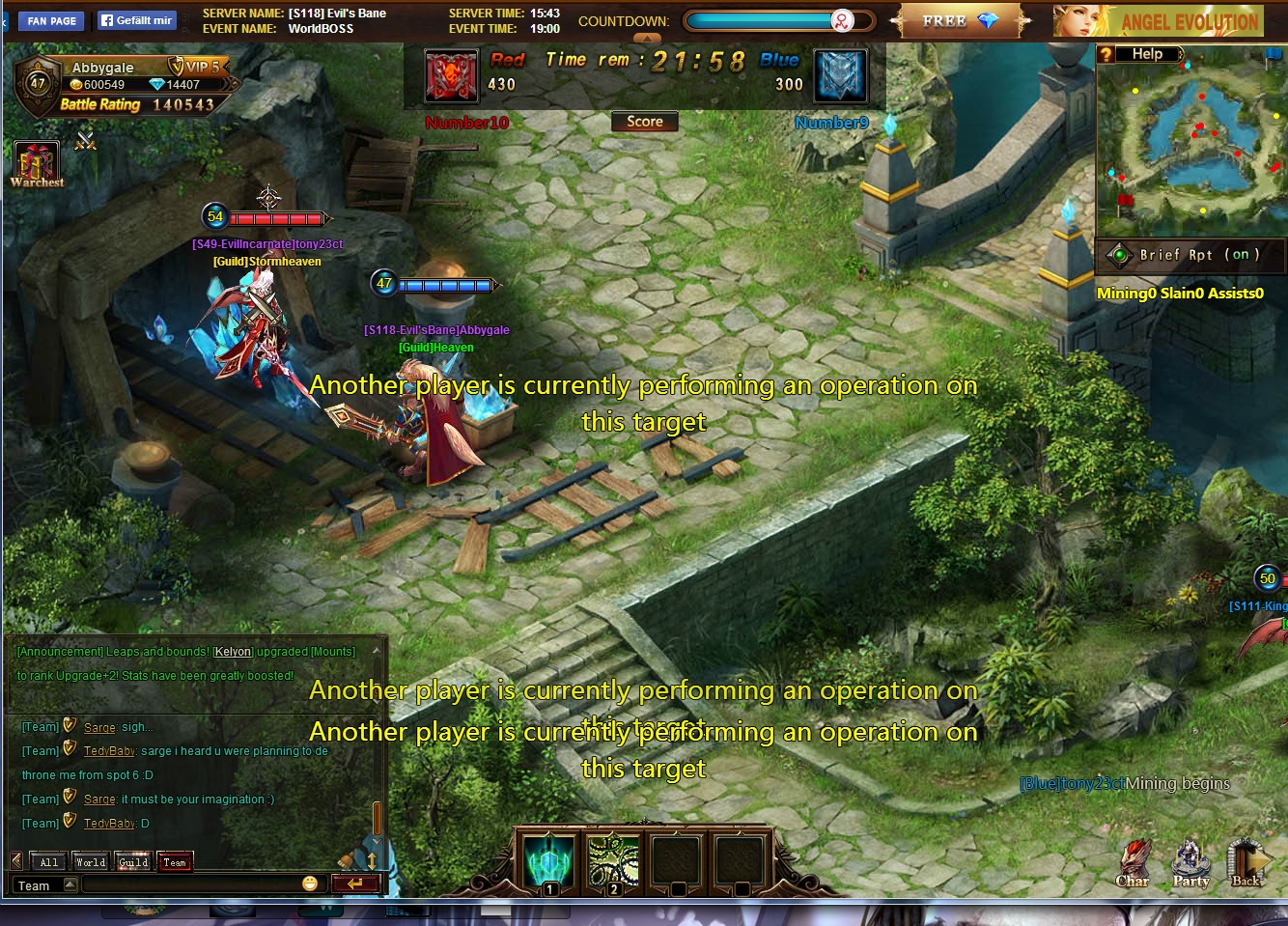
Task: Send the chat message with the arrow button
Action: (354, 884)
